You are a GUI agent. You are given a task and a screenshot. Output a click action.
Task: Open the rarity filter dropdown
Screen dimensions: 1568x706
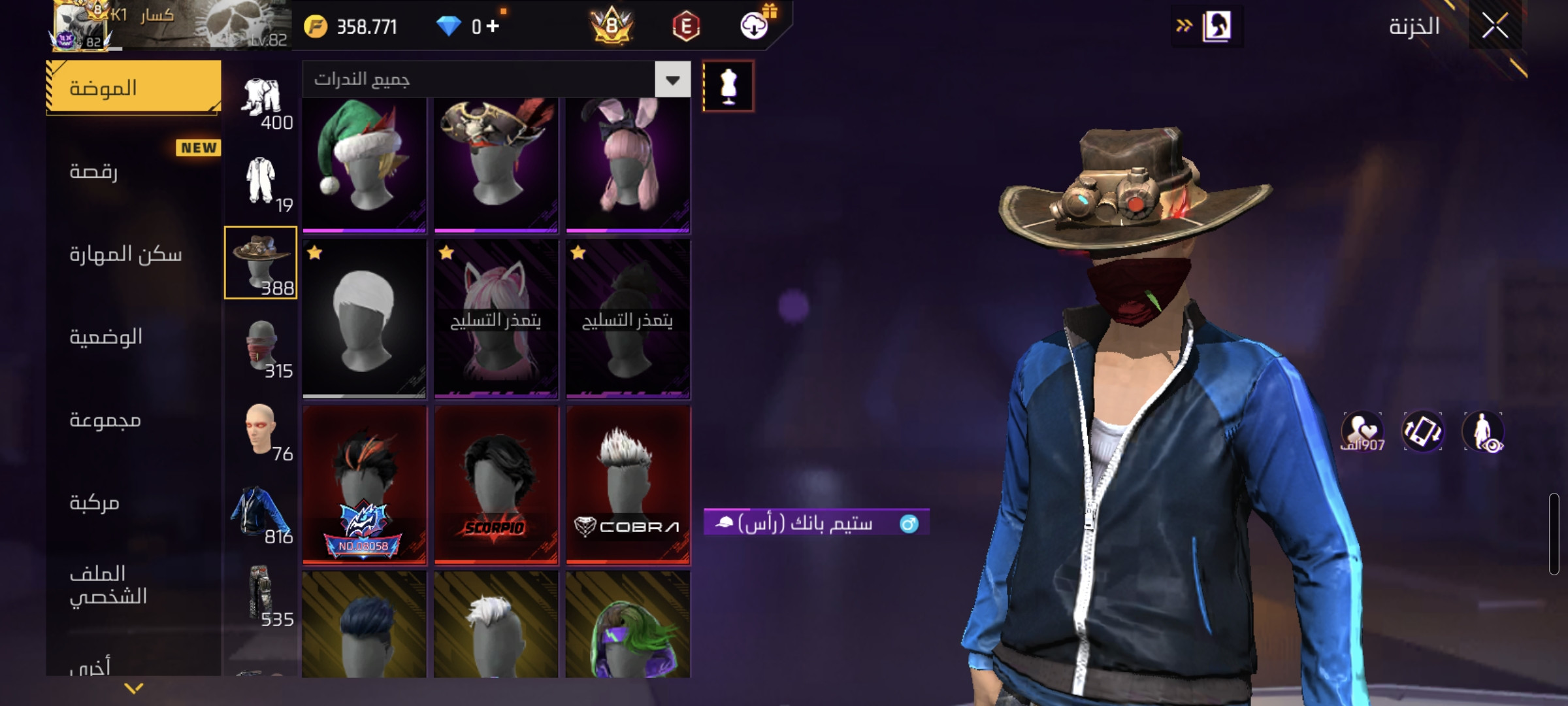pos(672,80)
